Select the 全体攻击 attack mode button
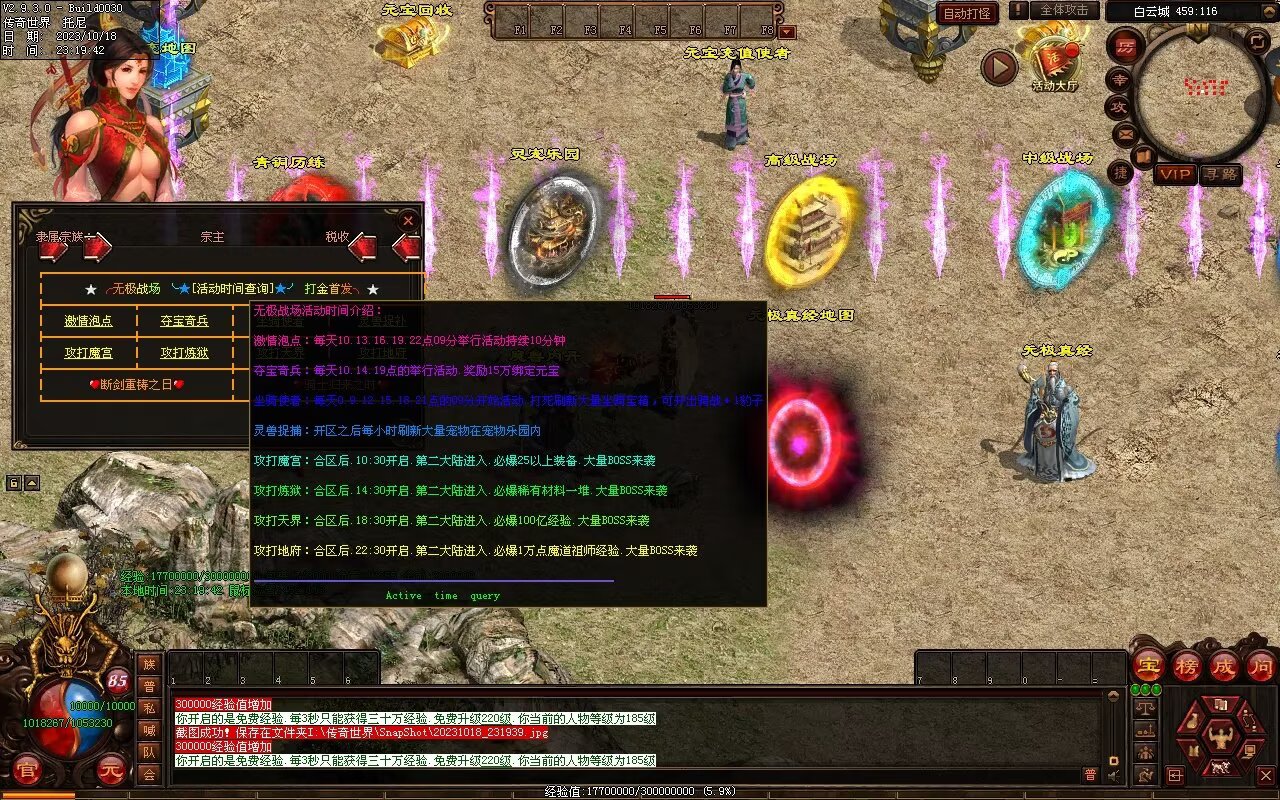The height and width of the screenshot is (800, 1280). 1064,10
